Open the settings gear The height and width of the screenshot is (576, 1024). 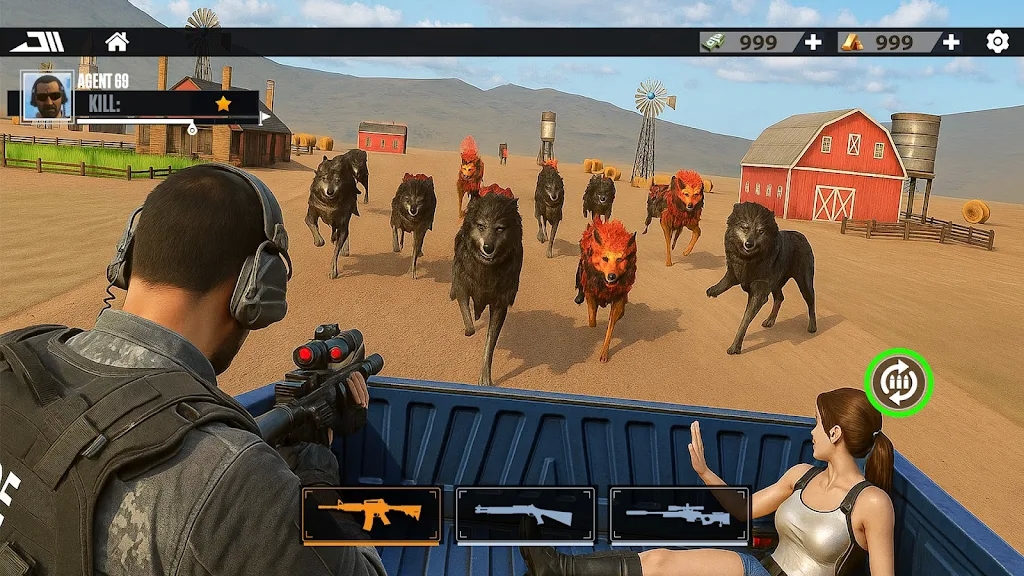pos(997,42)
